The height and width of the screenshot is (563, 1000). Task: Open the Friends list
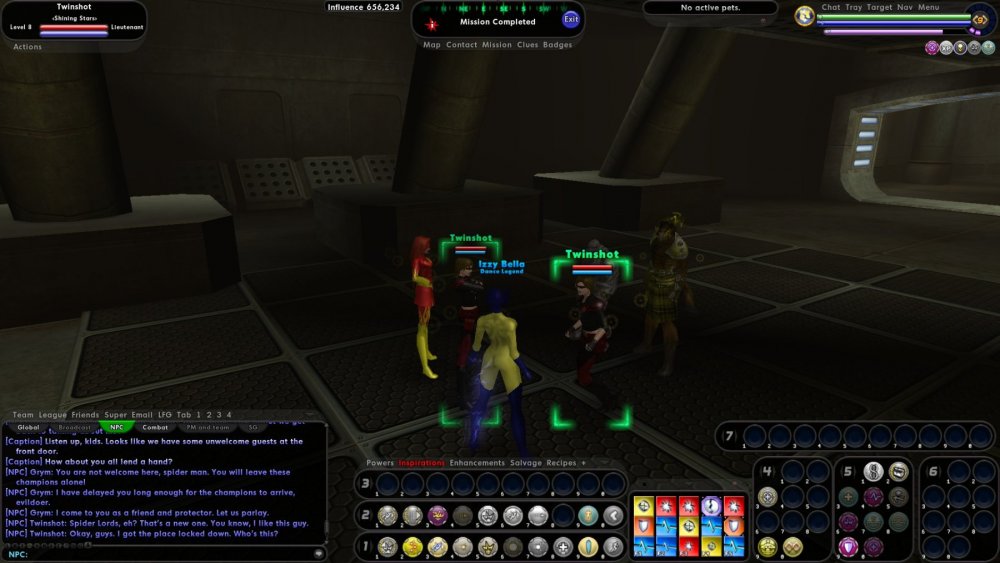click(85, 415)
